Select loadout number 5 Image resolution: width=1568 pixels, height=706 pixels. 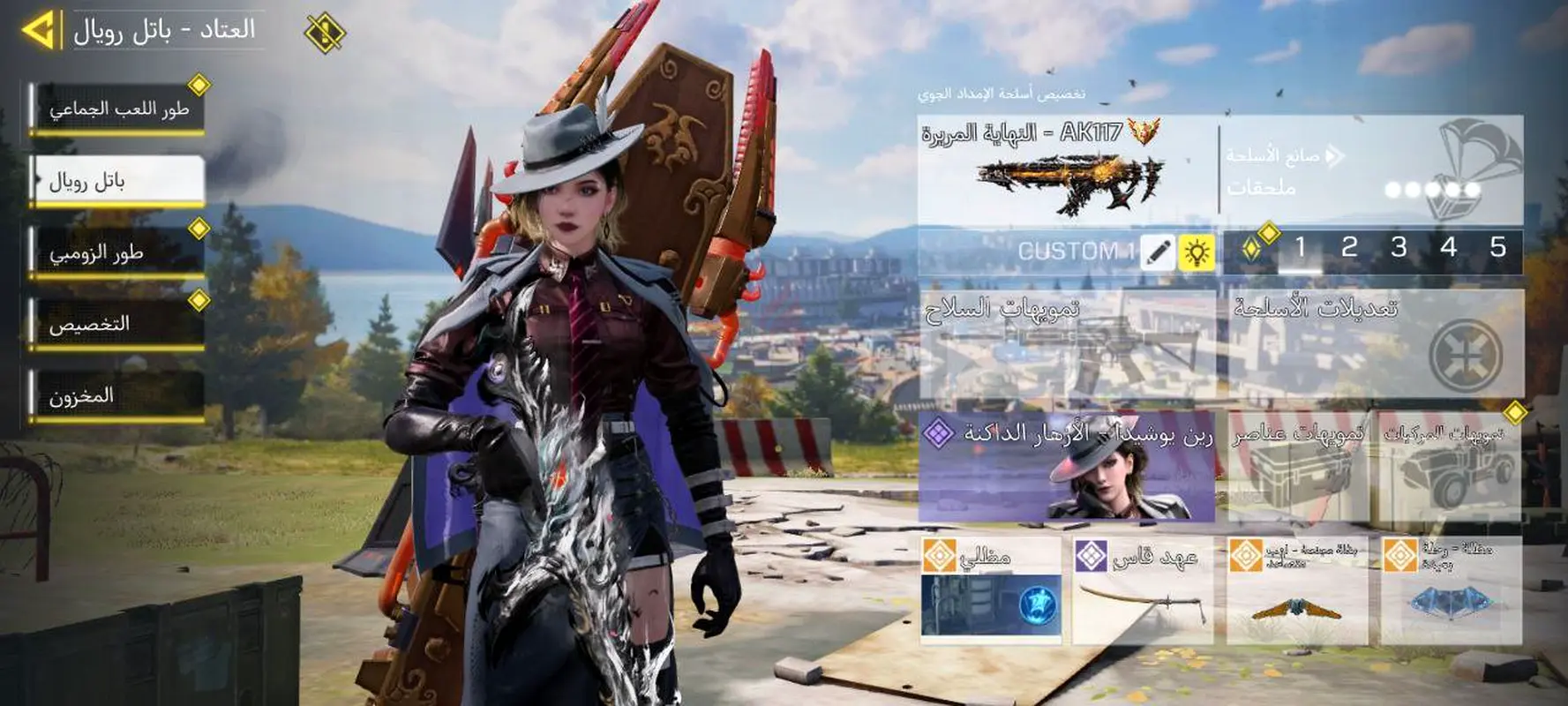pyautogui.click(x=1497, y=248)
